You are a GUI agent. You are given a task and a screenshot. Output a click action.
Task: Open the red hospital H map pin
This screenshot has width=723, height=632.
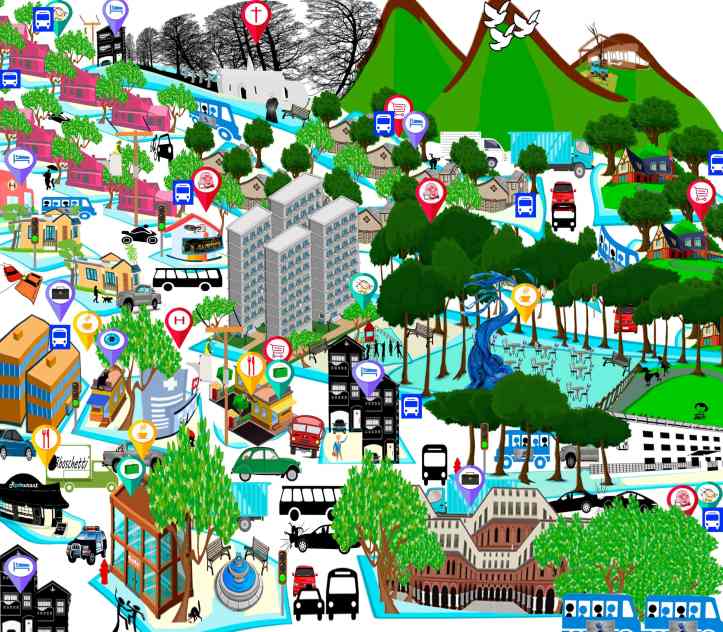[x=179, y=321]
